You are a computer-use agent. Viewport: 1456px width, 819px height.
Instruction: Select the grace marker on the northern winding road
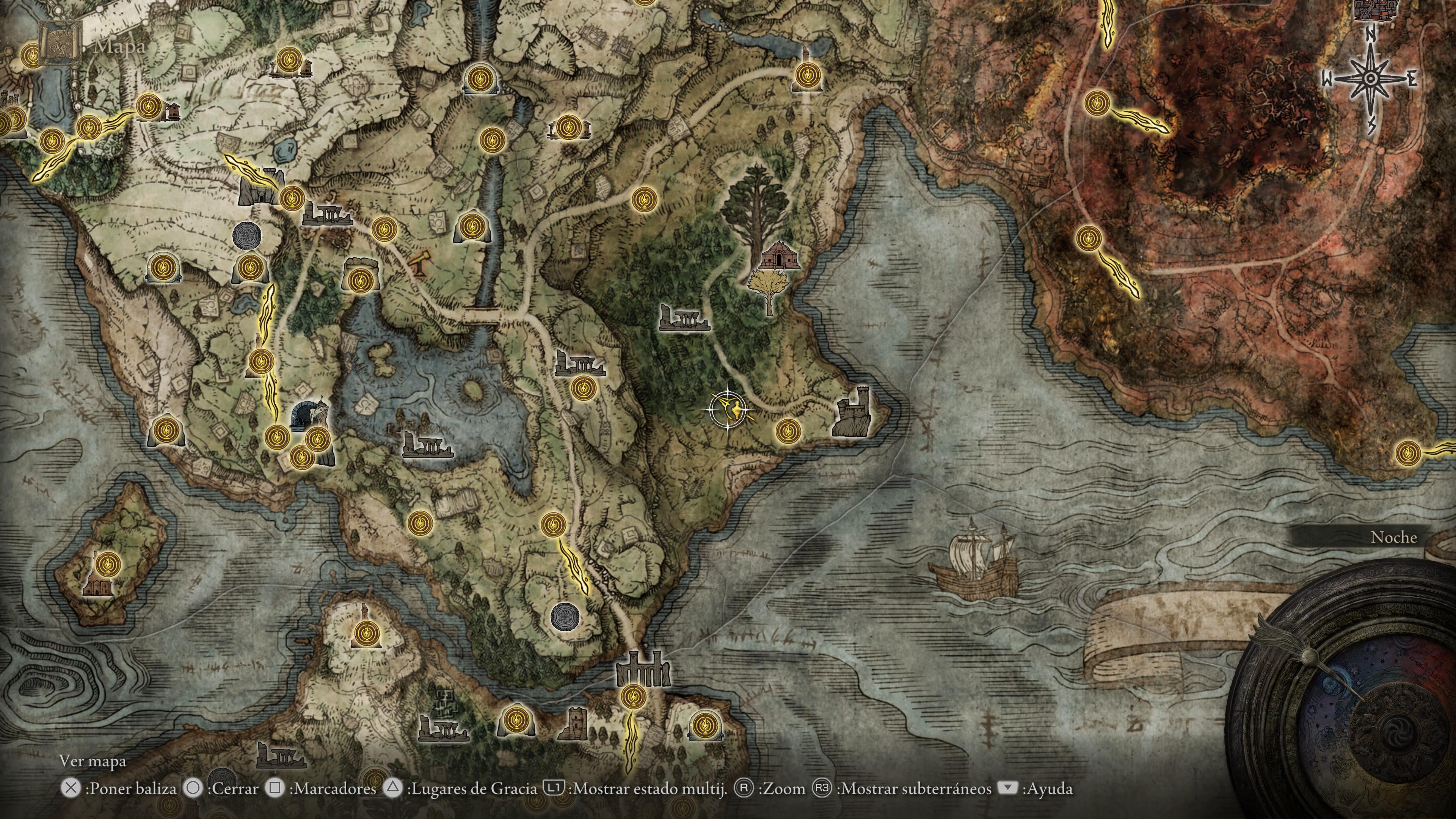click(643, 199)
